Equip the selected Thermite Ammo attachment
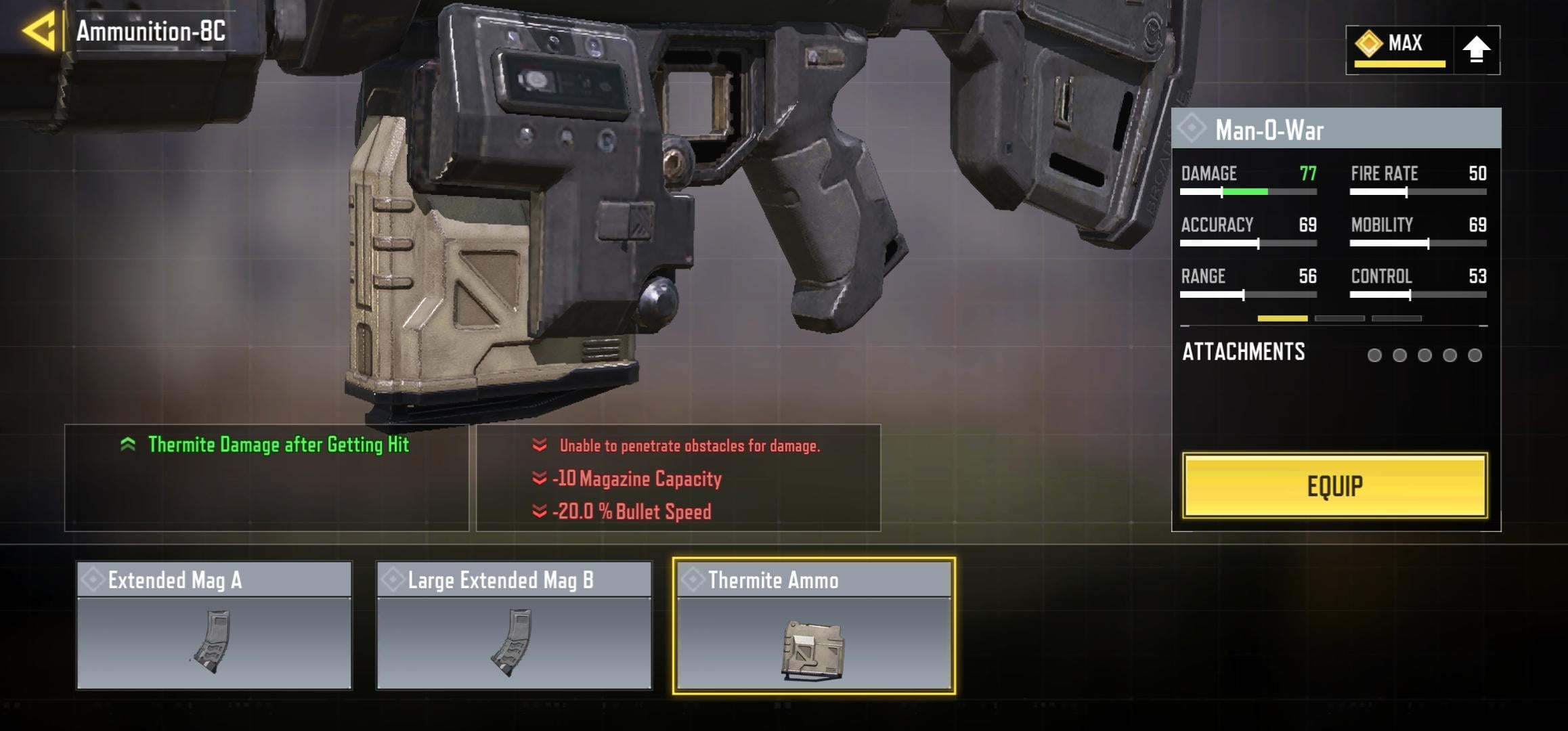1568x731 pixels. pos(1334,486)
